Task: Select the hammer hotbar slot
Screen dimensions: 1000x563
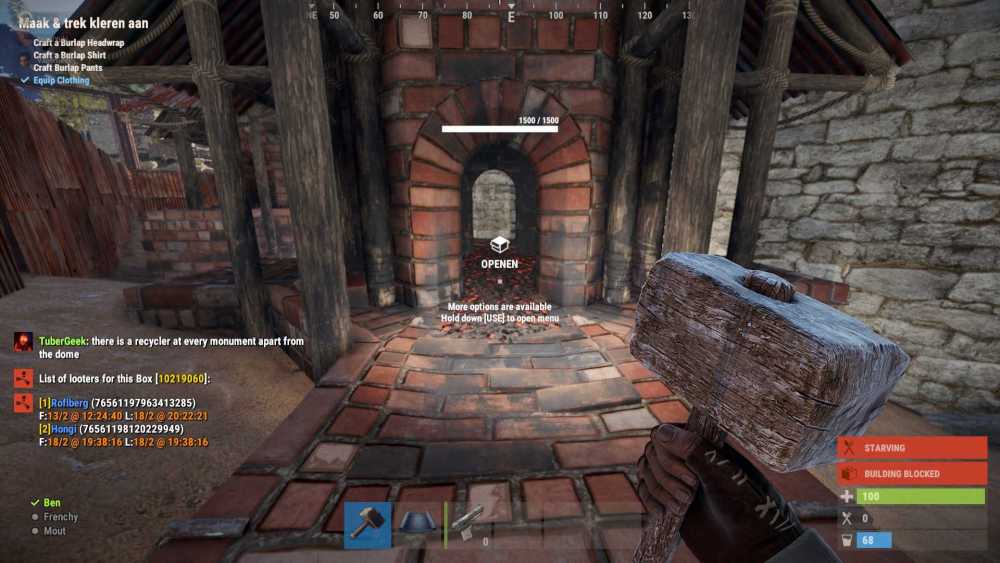Action: coord(367,525)
